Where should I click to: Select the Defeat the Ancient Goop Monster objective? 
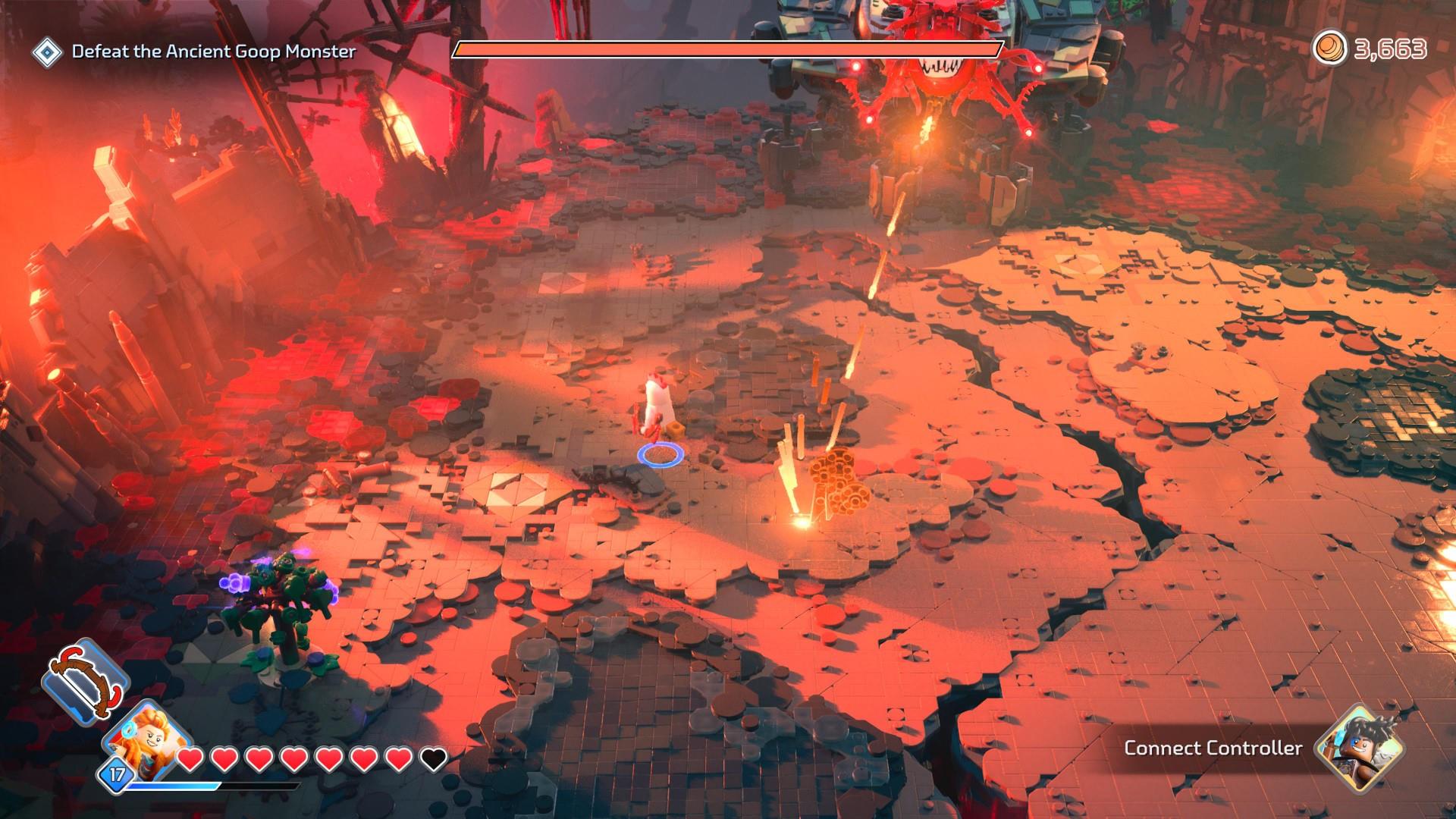213,52
